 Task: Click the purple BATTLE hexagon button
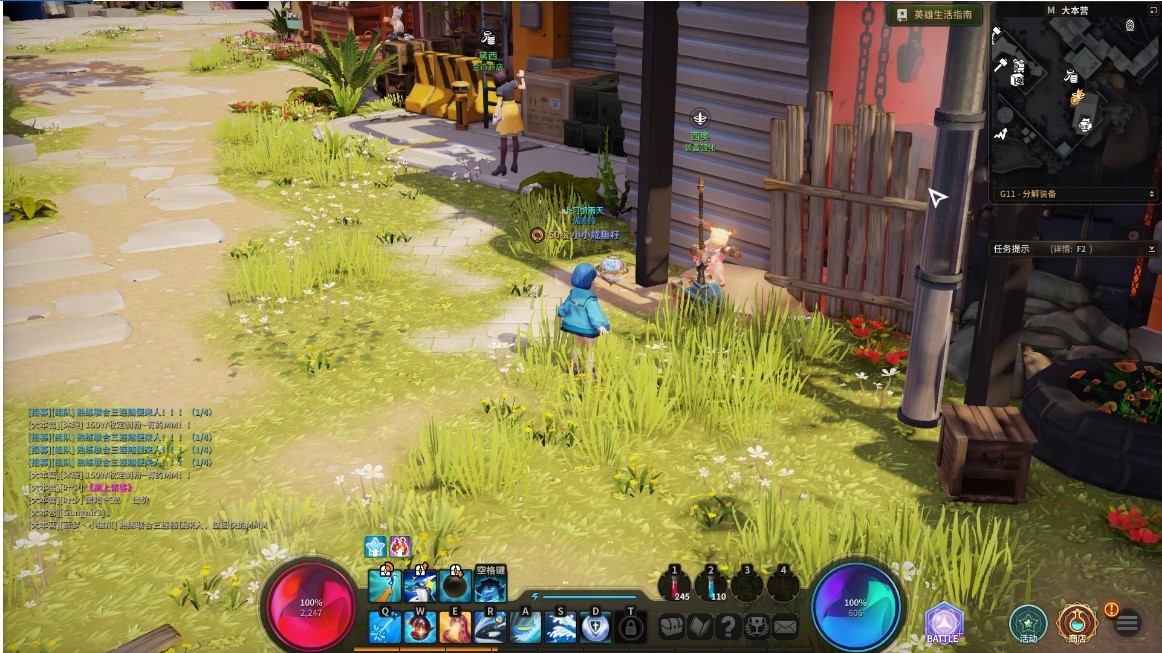pyautogui.click(x=943, y=622)
